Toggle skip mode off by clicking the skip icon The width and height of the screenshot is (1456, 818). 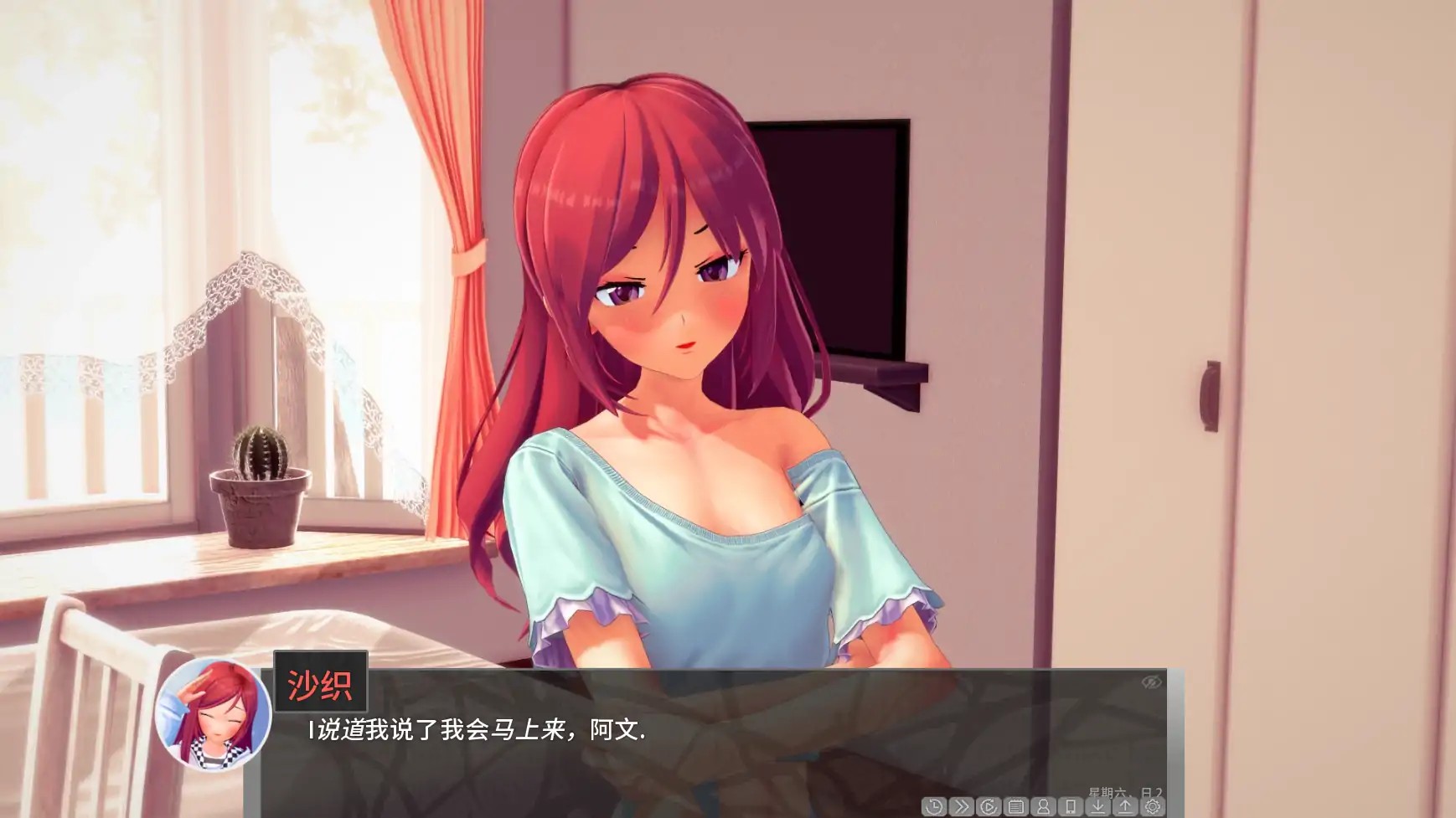point(962,805)
